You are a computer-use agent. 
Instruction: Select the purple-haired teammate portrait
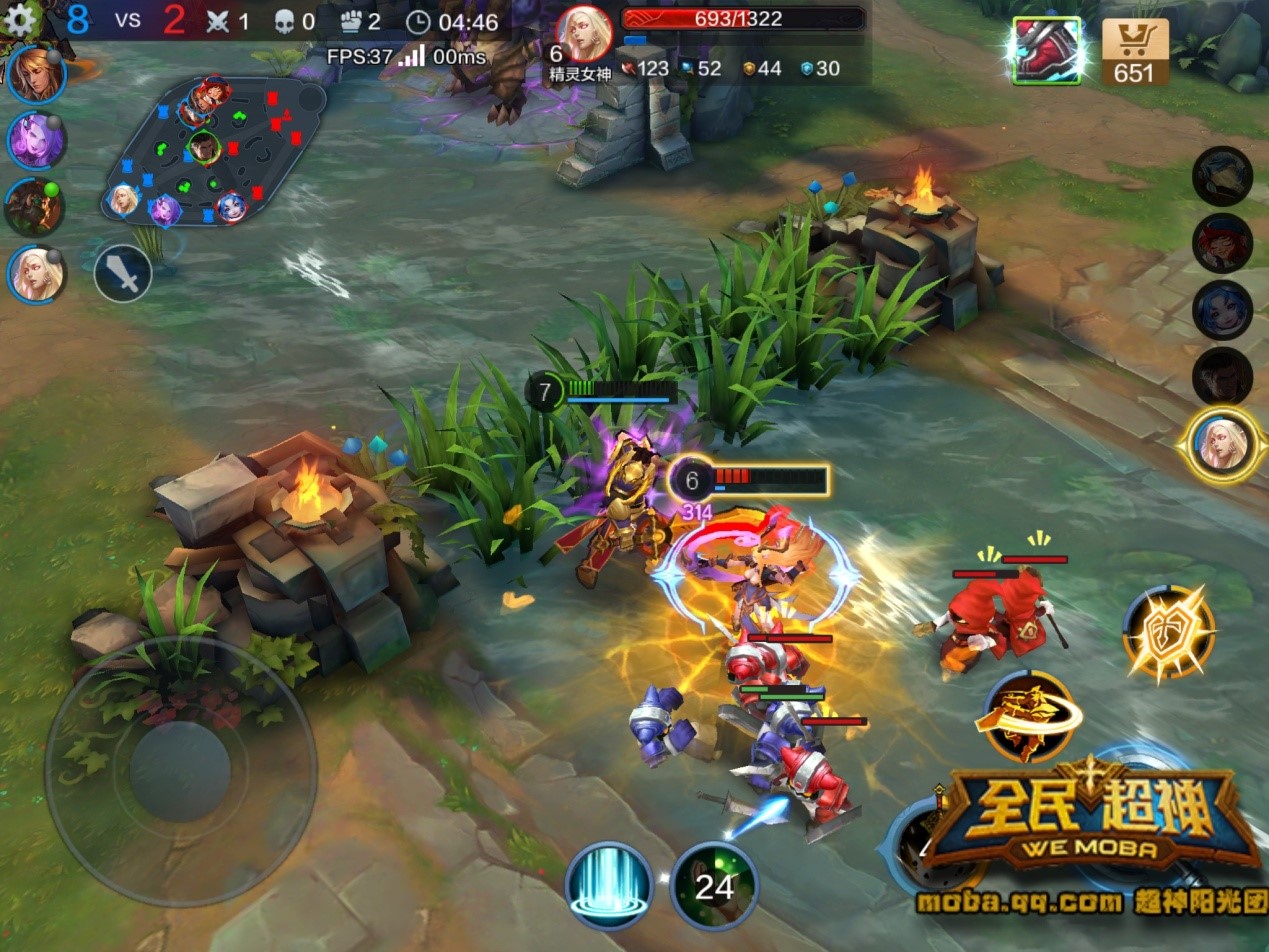point(37,140)
